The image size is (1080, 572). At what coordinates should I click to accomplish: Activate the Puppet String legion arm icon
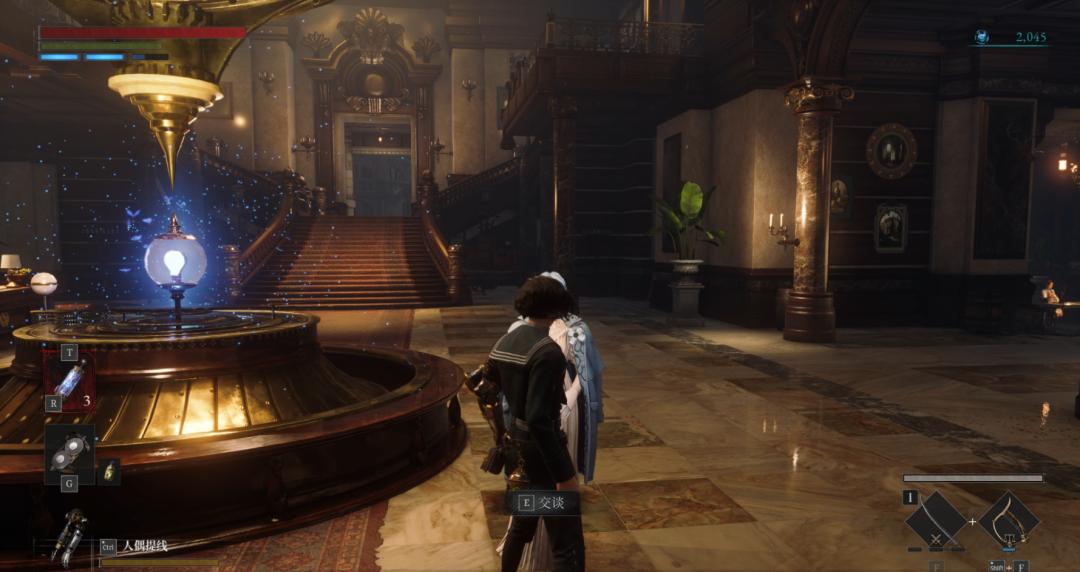tap(69, 536)
